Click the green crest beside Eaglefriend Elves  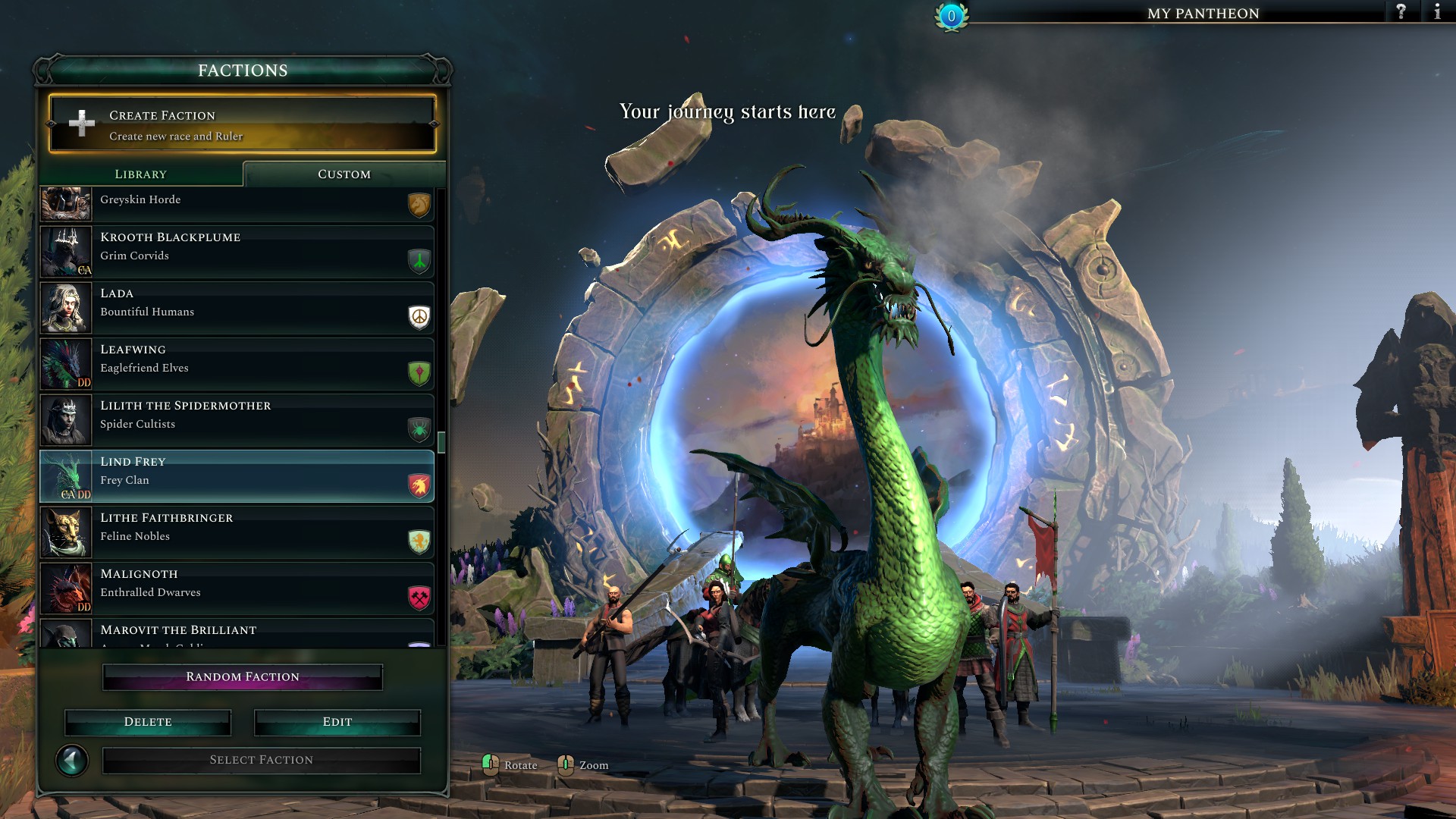coord(419,374)
